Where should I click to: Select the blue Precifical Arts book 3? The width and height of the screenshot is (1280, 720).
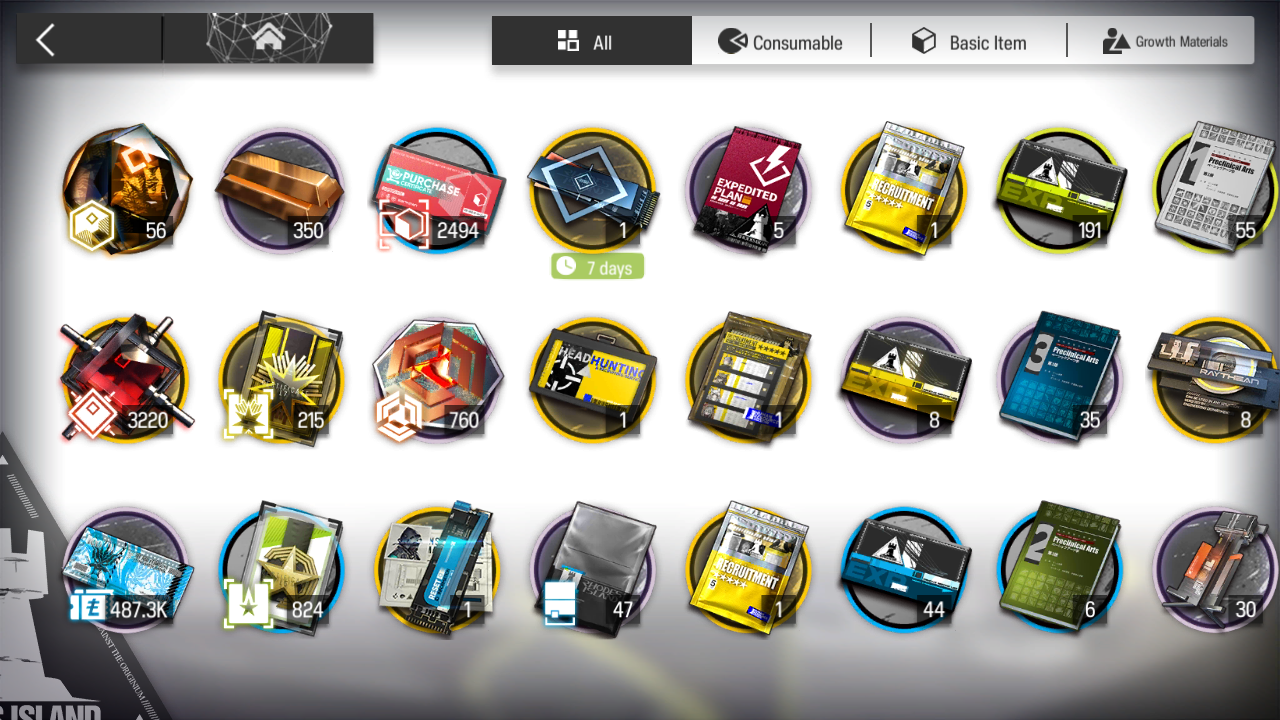coord(1061,379)
